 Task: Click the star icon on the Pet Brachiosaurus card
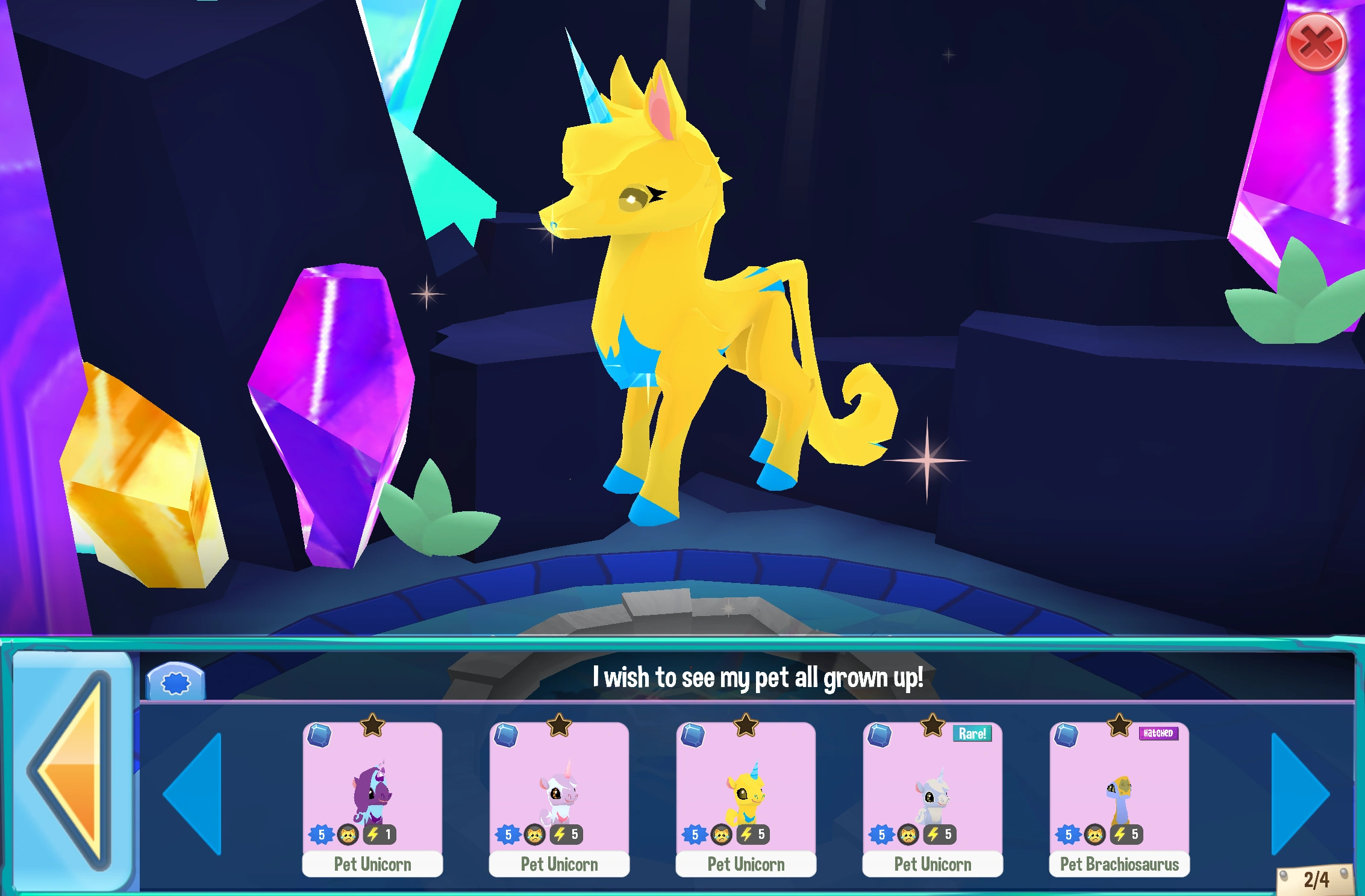click(x=1119, y=726)
